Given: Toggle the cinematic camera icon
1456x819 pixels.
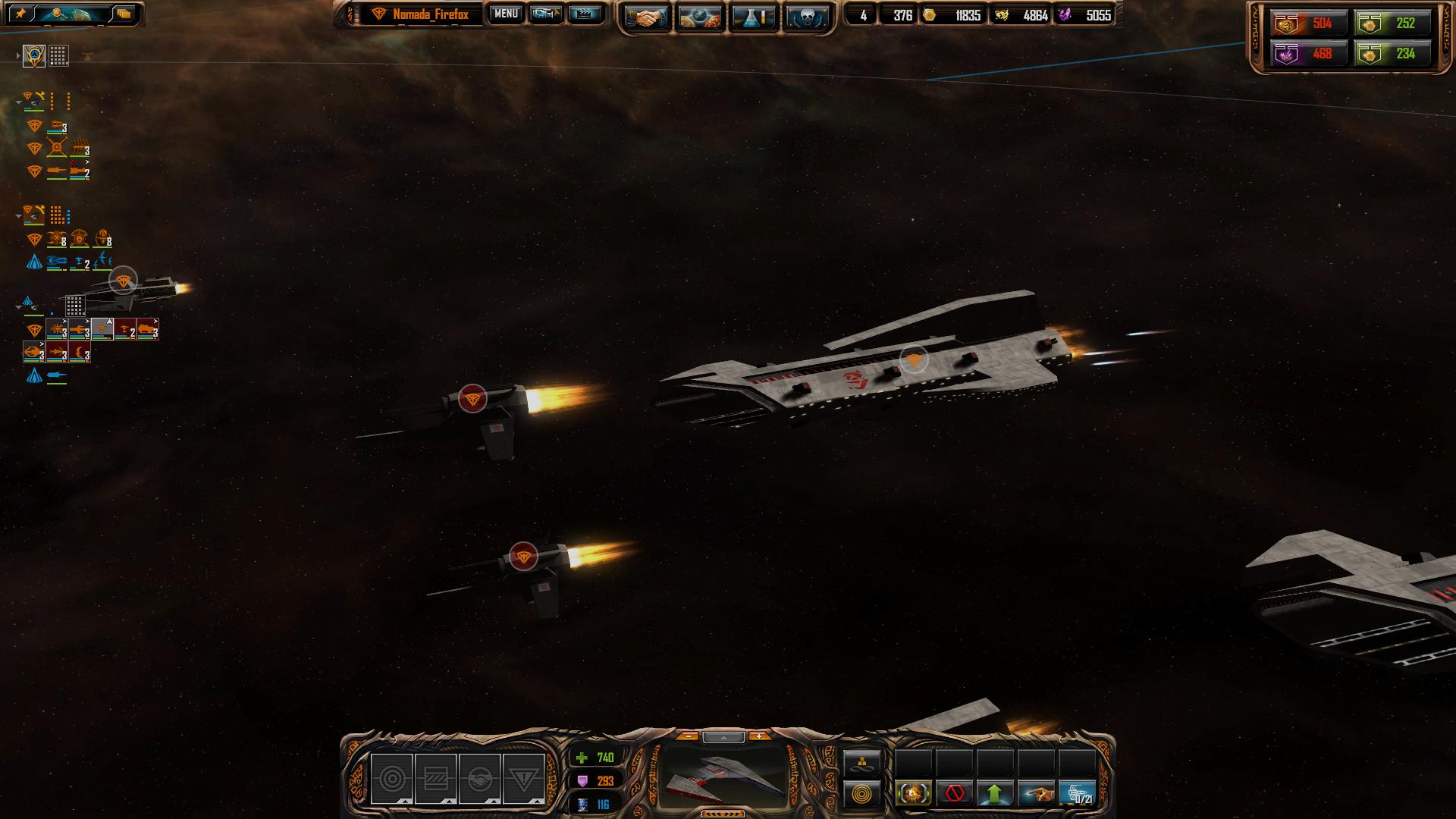Looking at the screenshot, I should (545, 14).
